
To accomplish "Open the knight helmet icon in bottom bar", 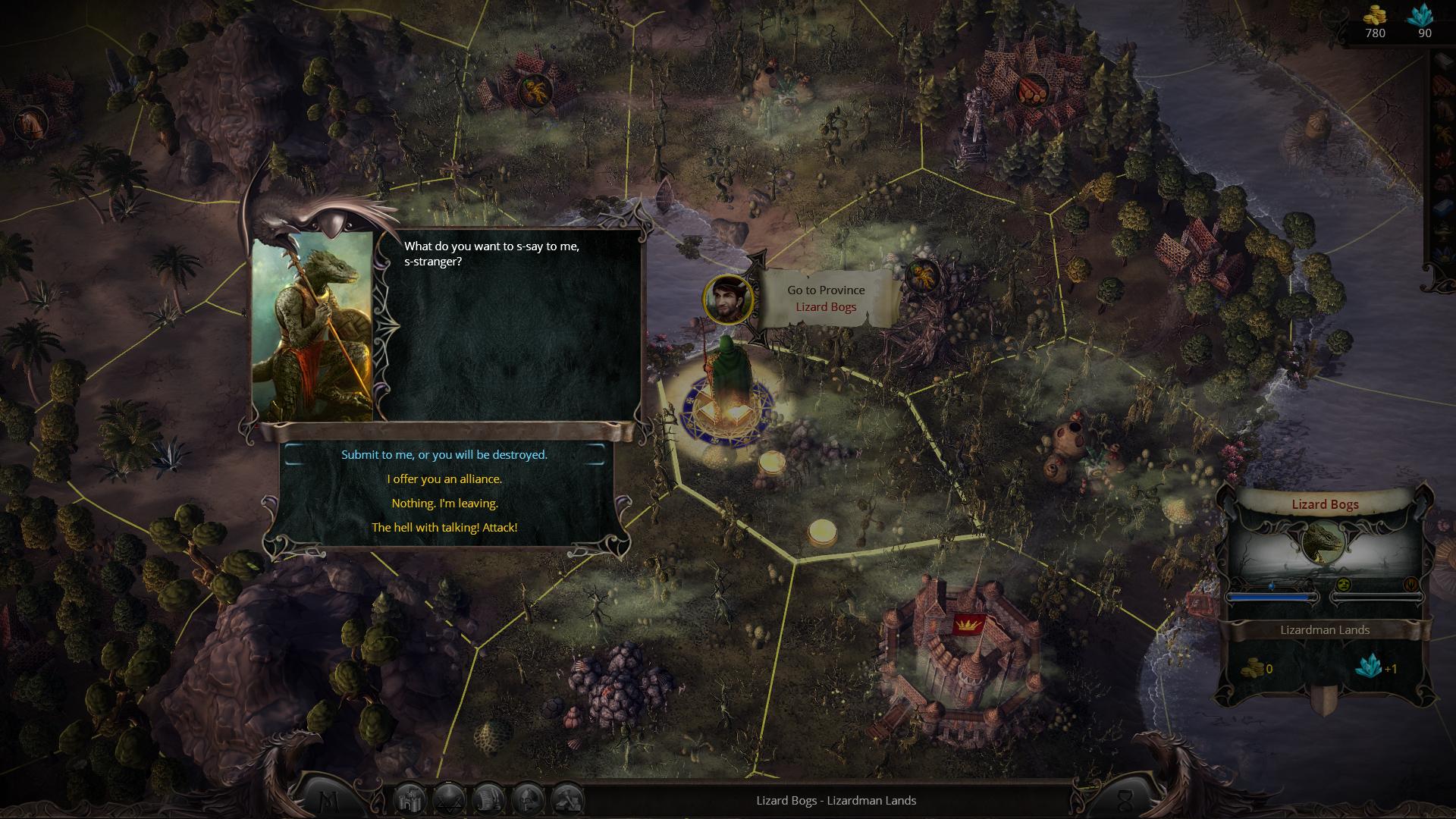I will (x=528, y=799).
